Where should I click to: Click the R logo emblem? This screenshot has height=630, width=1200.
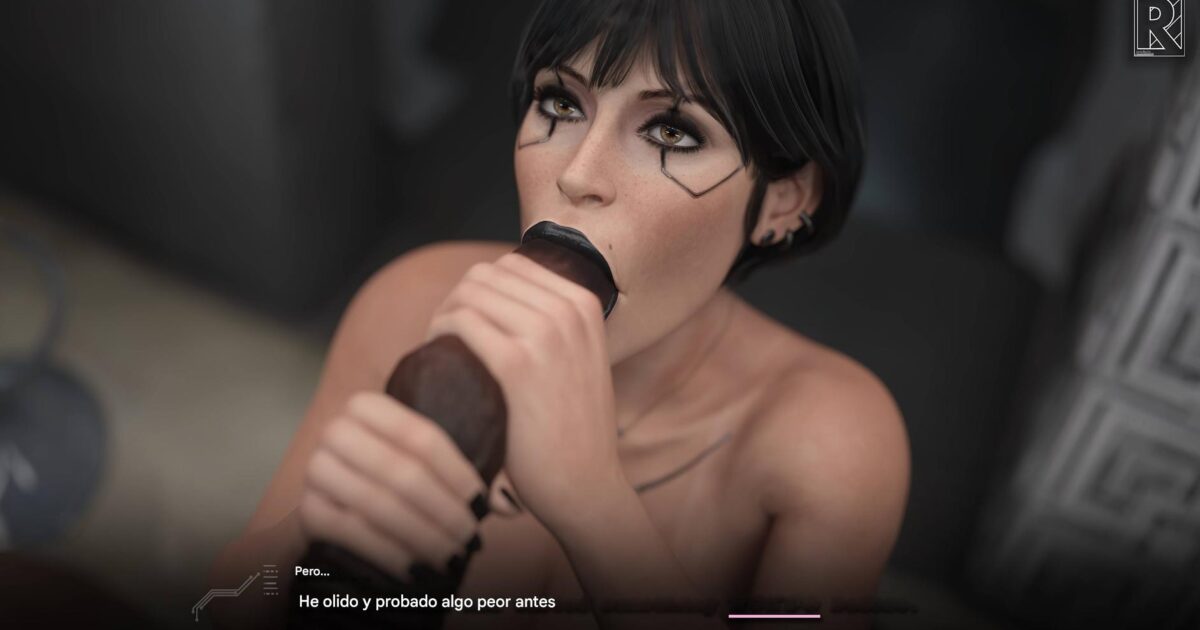pos(1158,29)
